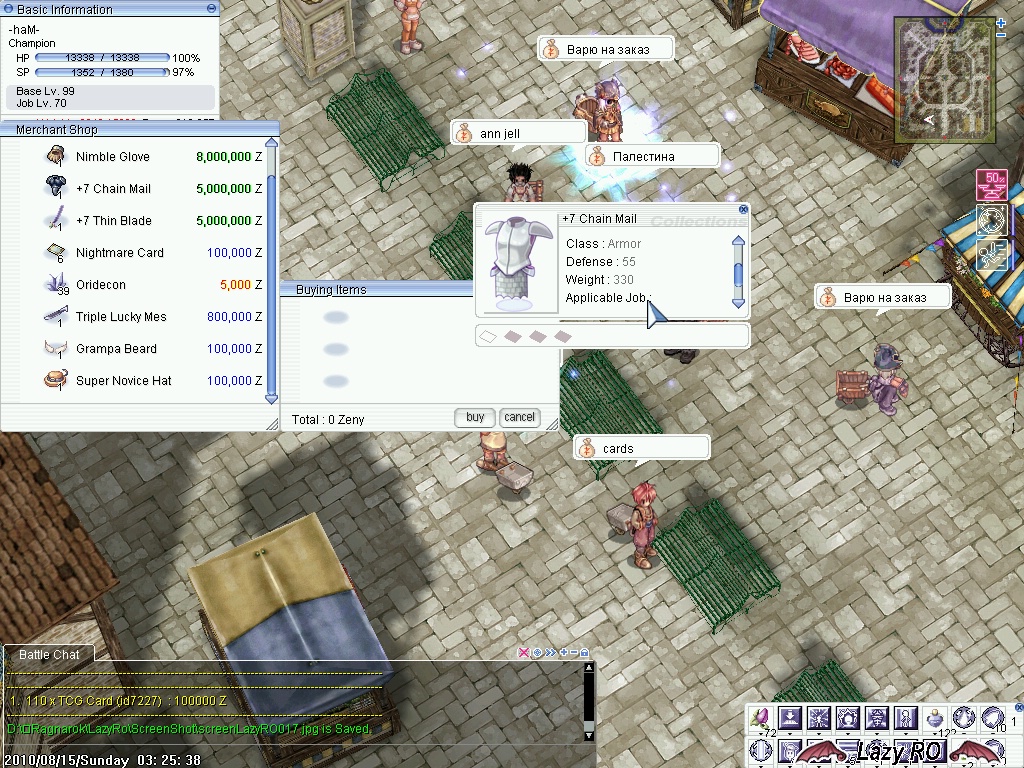Viewport: 1024px width, 768px height.
Task: Click the pink X chat window button
Action: point(523,652)
